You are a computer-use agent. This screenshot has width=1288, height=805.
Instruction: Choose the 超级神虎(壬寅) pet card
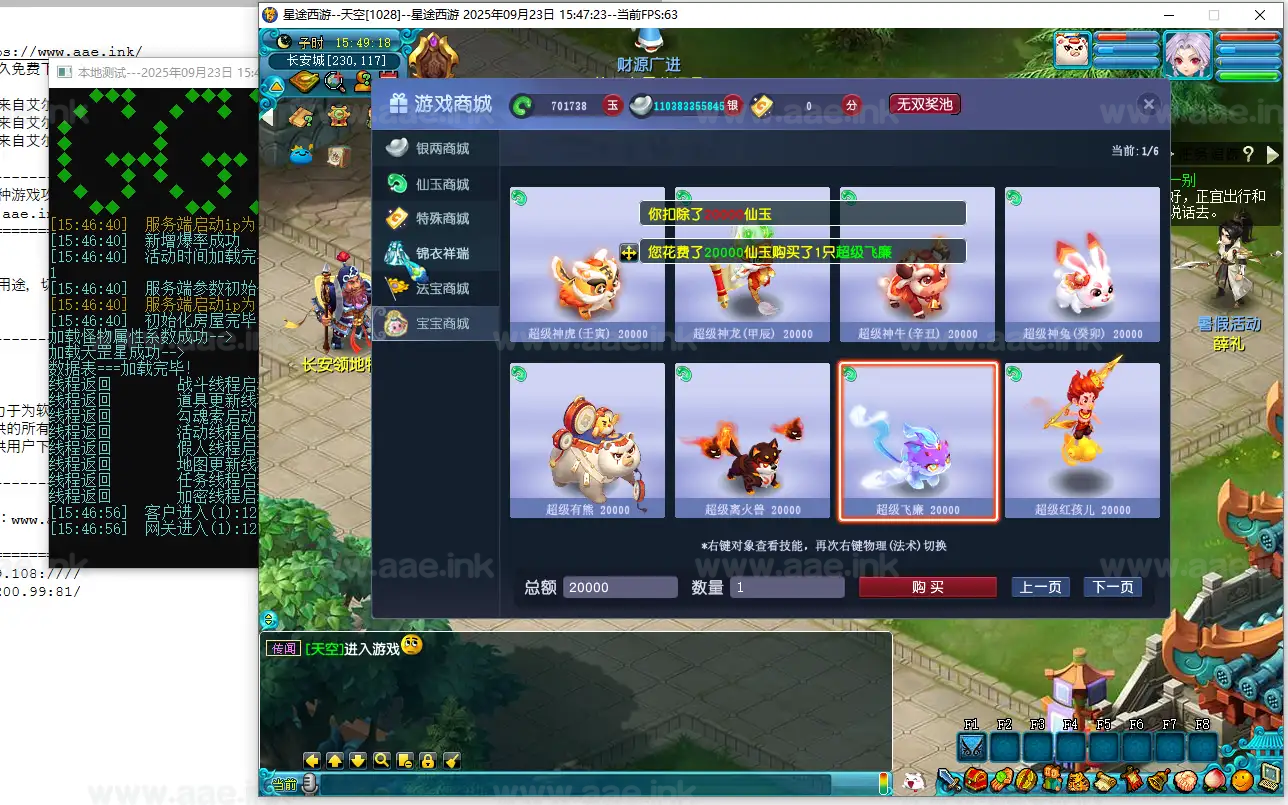[587, 265]
